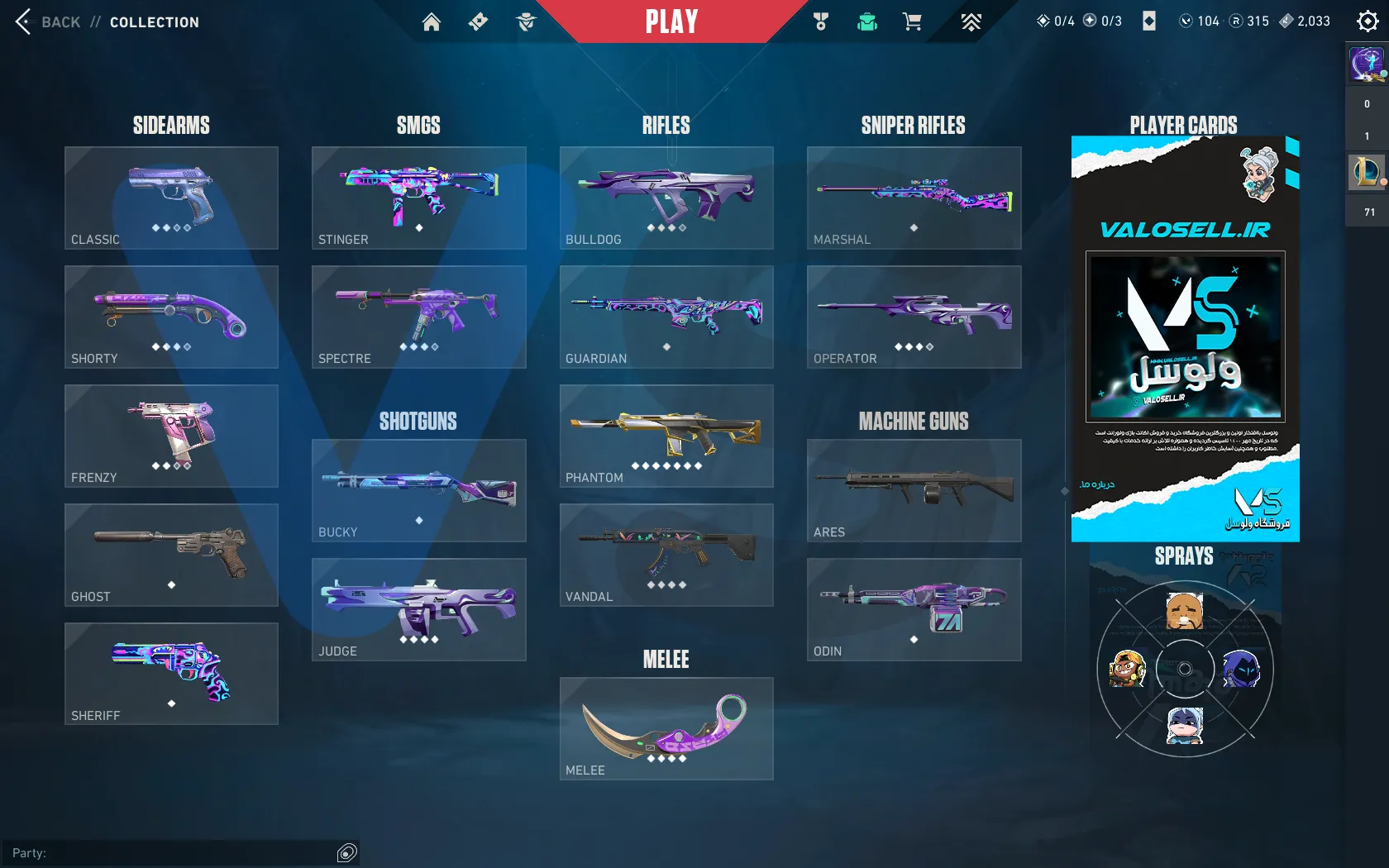This screenshot has width=1389, height=868.
Task: Click the red PLAY button
Action: (671, 21)
